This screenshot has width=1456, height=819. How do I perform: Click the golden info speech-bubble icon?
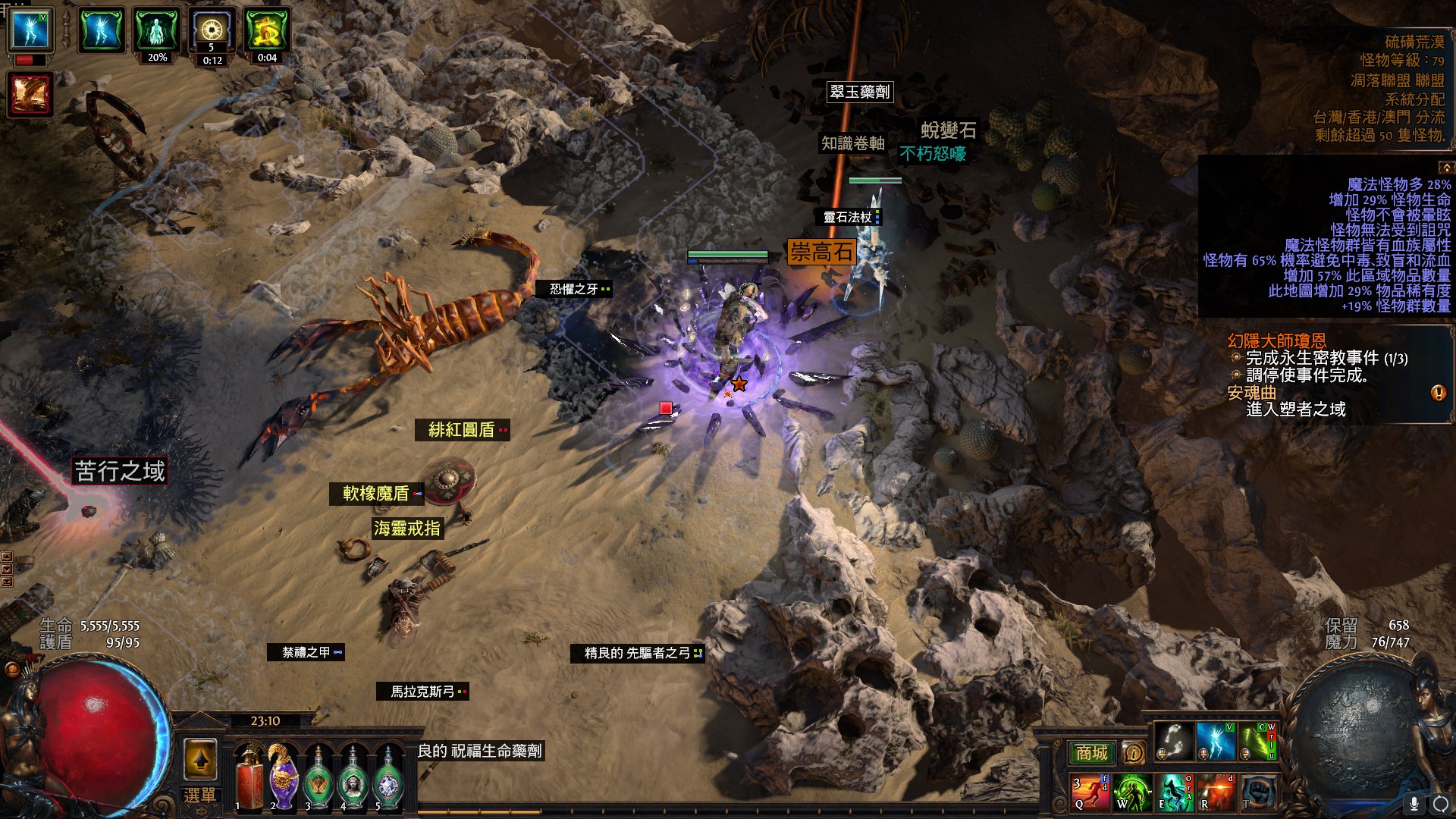1134,752
